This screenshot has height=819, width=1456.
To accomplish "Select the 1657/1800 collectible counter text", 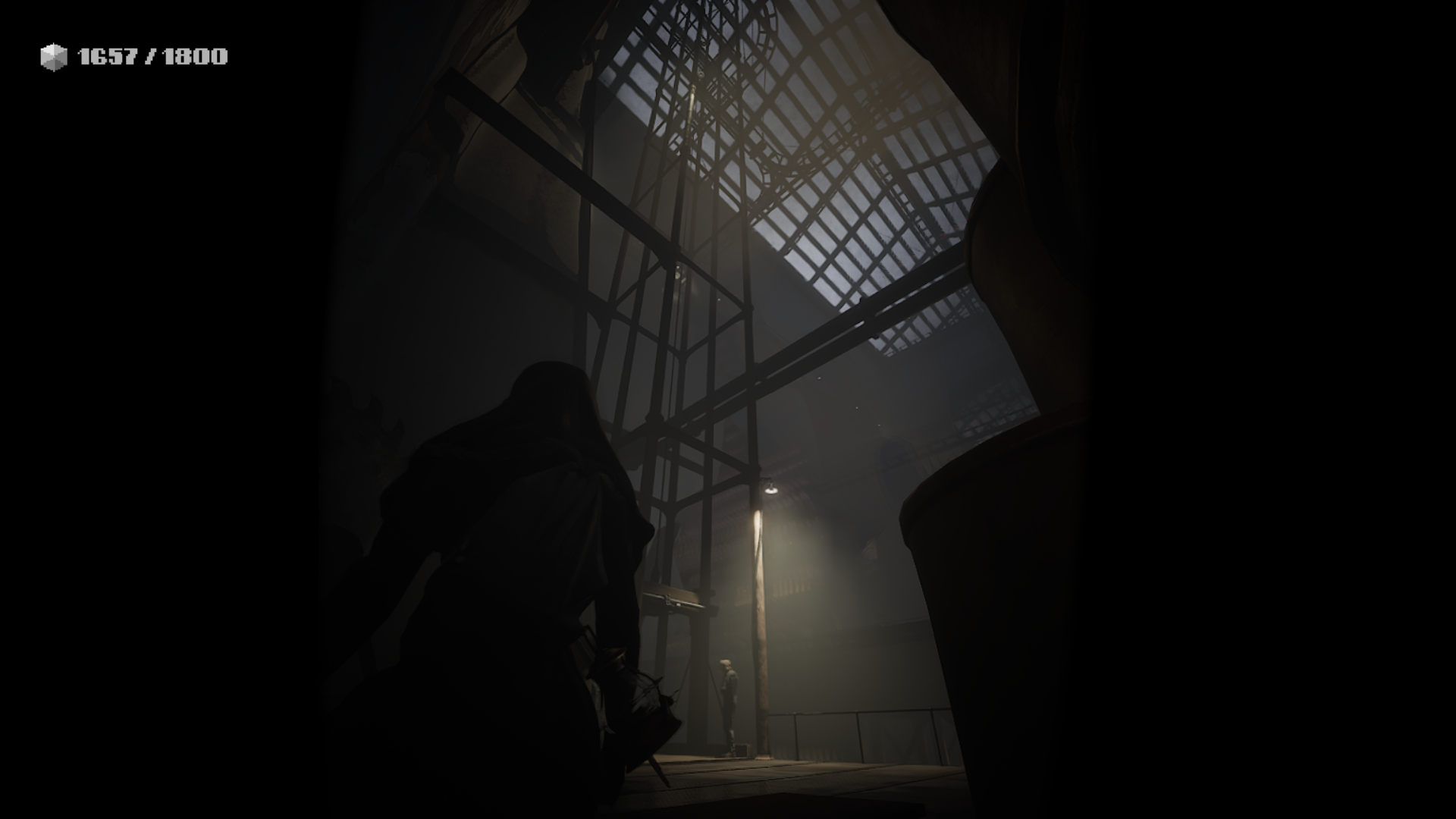I will click(150, 55).
